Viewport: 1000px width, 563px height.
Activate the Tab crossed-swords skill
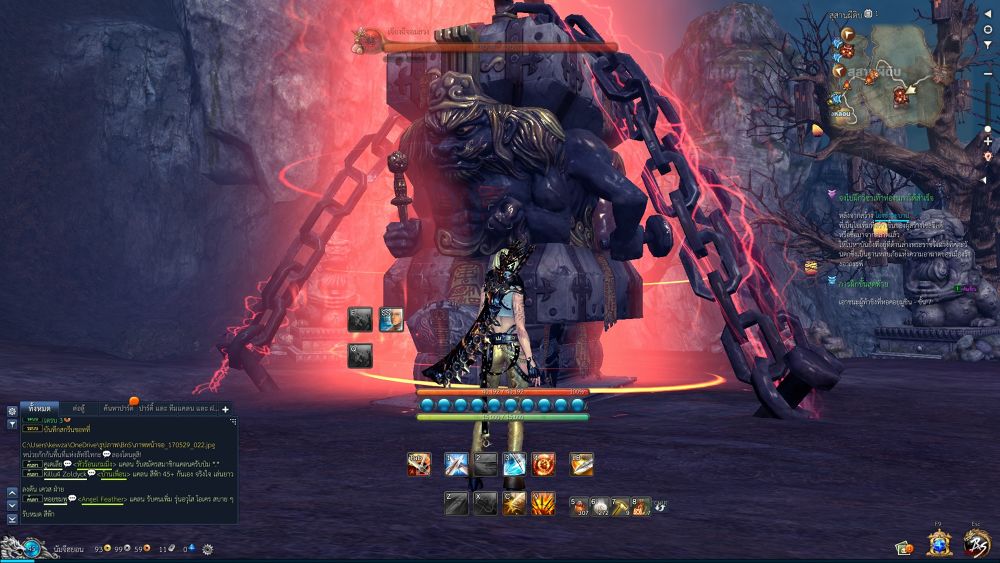419,464
